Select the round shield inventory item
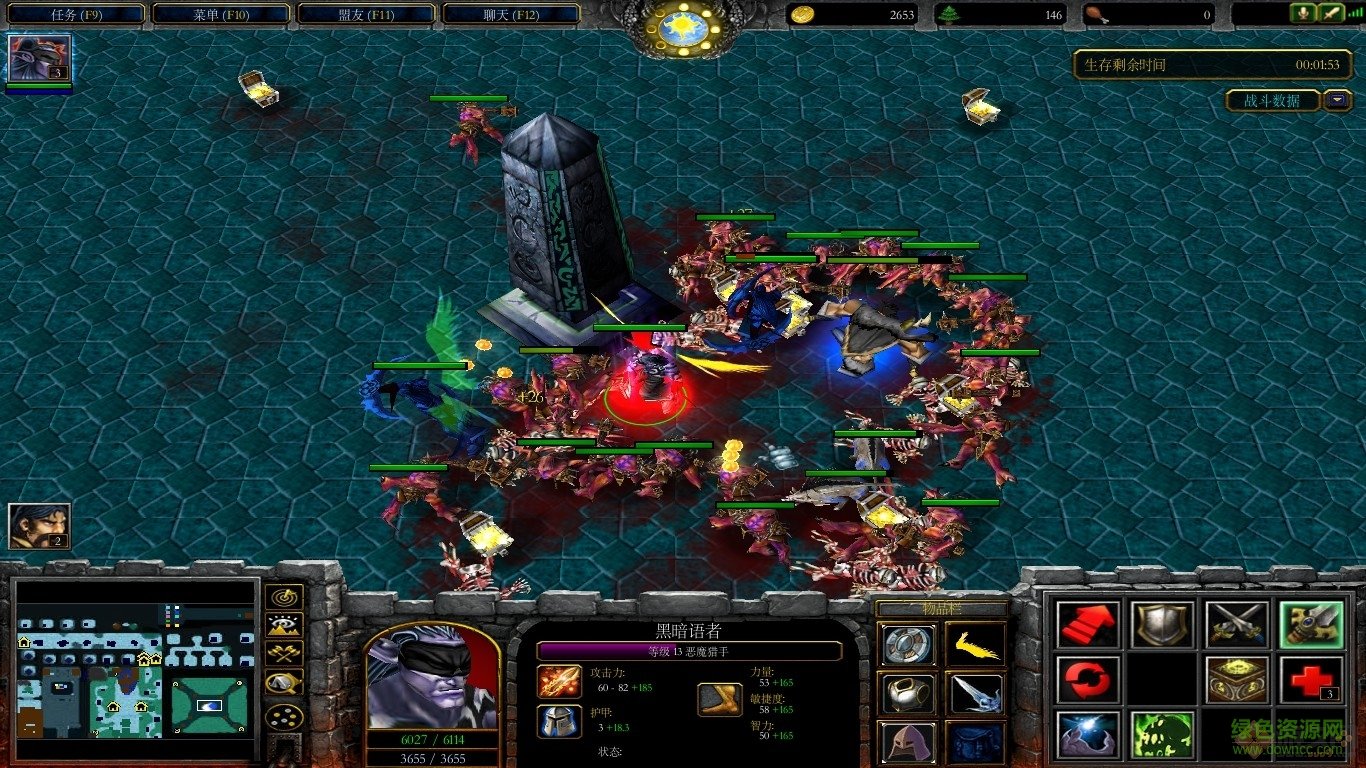Viewport: 1366px width, 768px height. 908,645
